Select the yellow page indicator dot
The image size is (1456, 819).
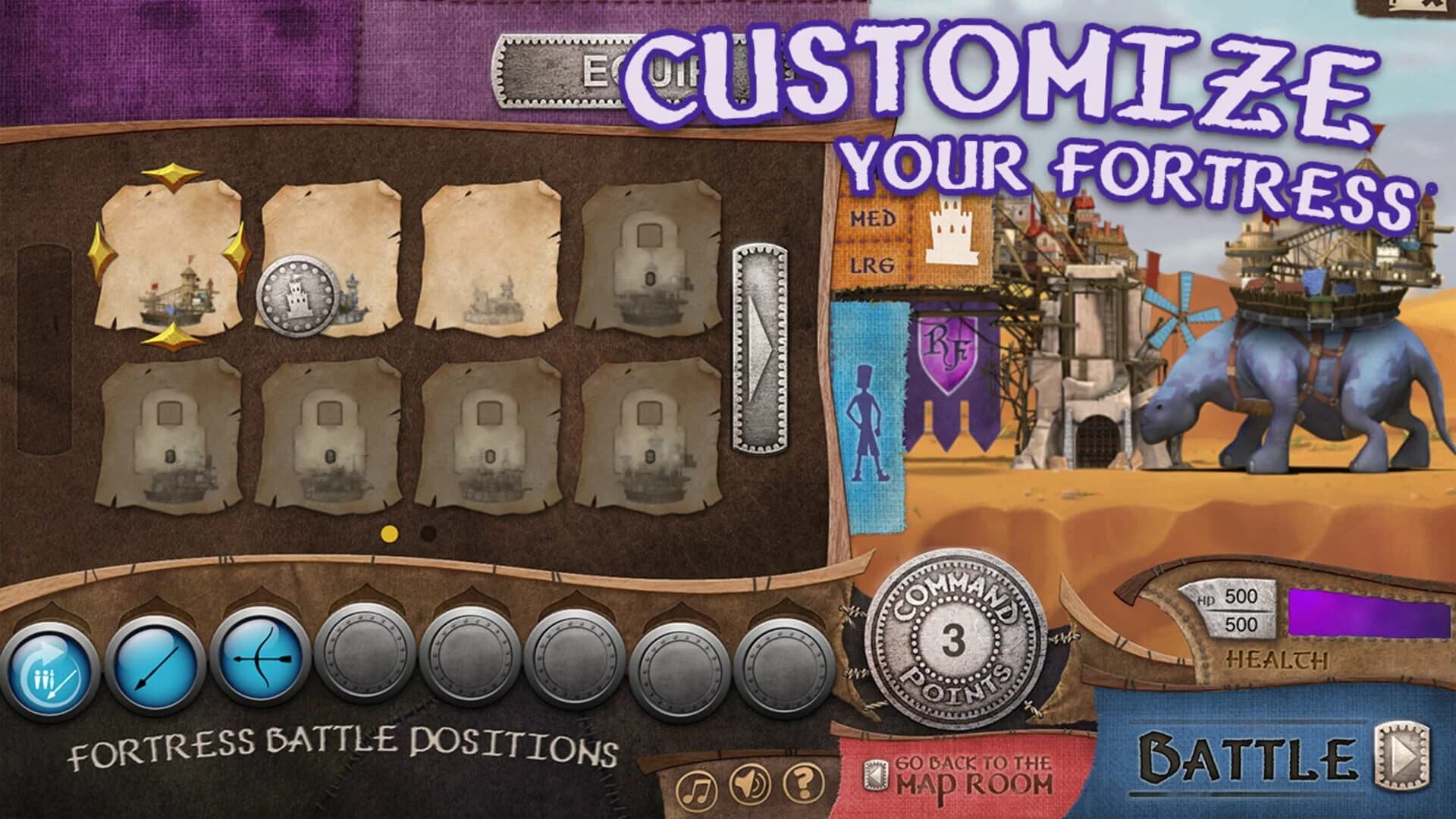pyautogui.click(x=389, y=533)
